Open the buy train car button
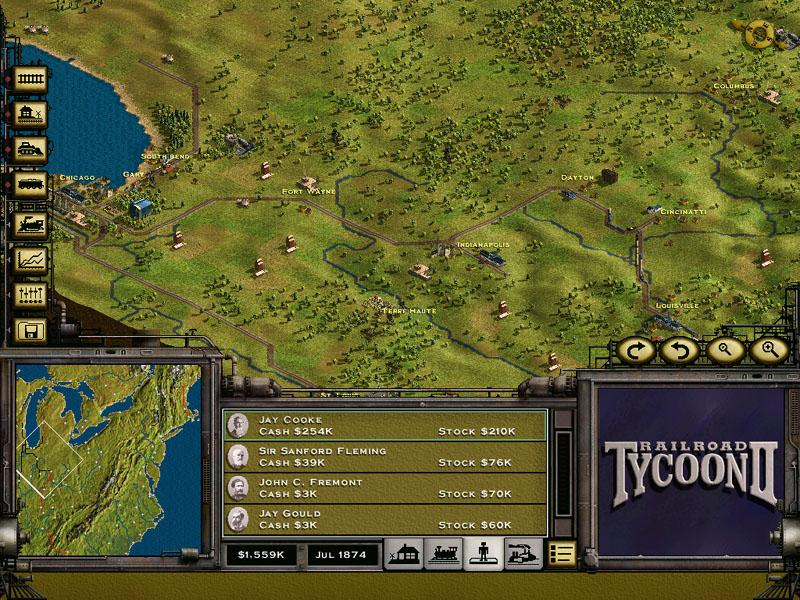 coord(31,186)
